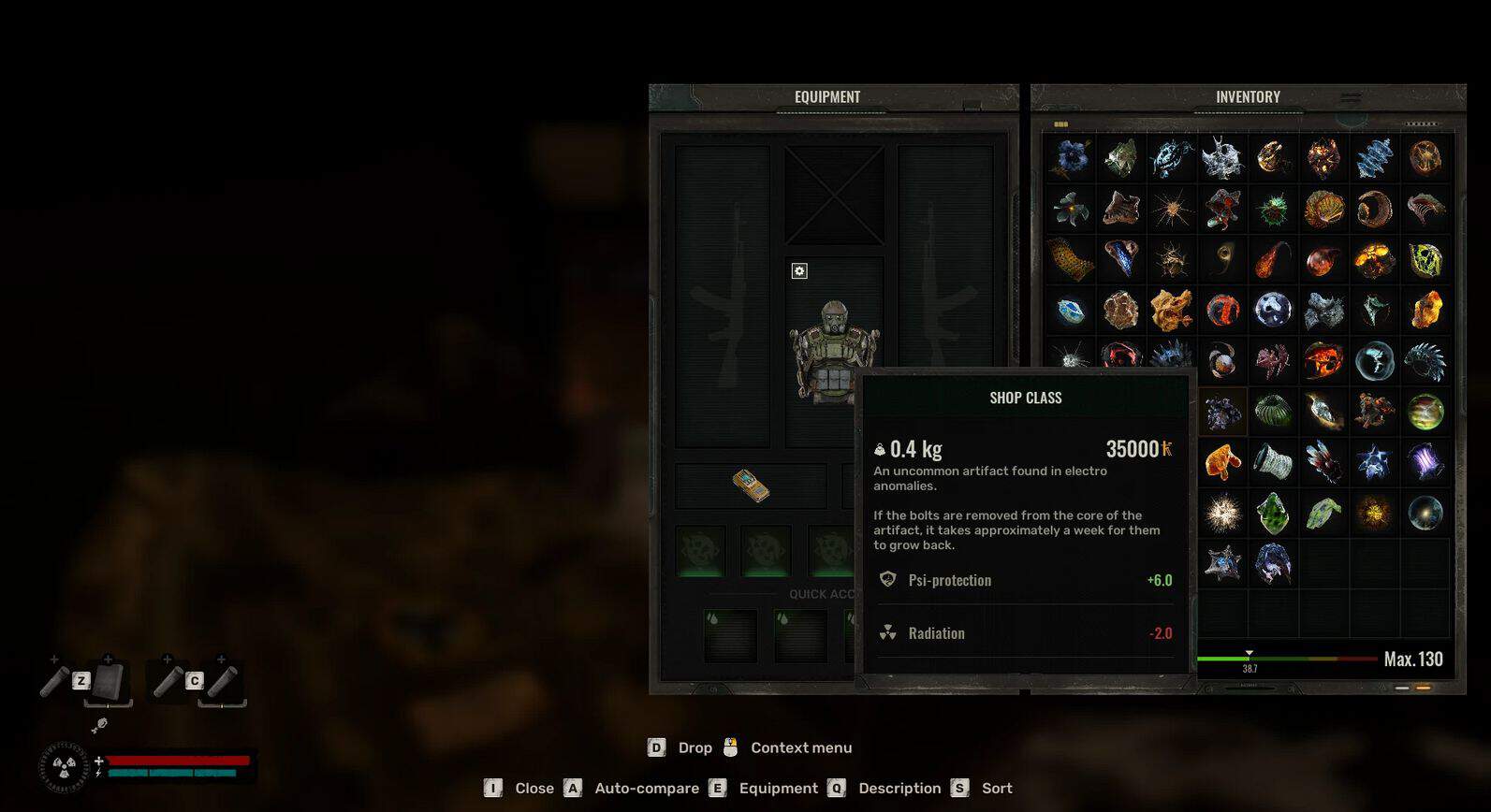
Task: Pick the purple glowing claw artifact
Action: click(1425, 462)
